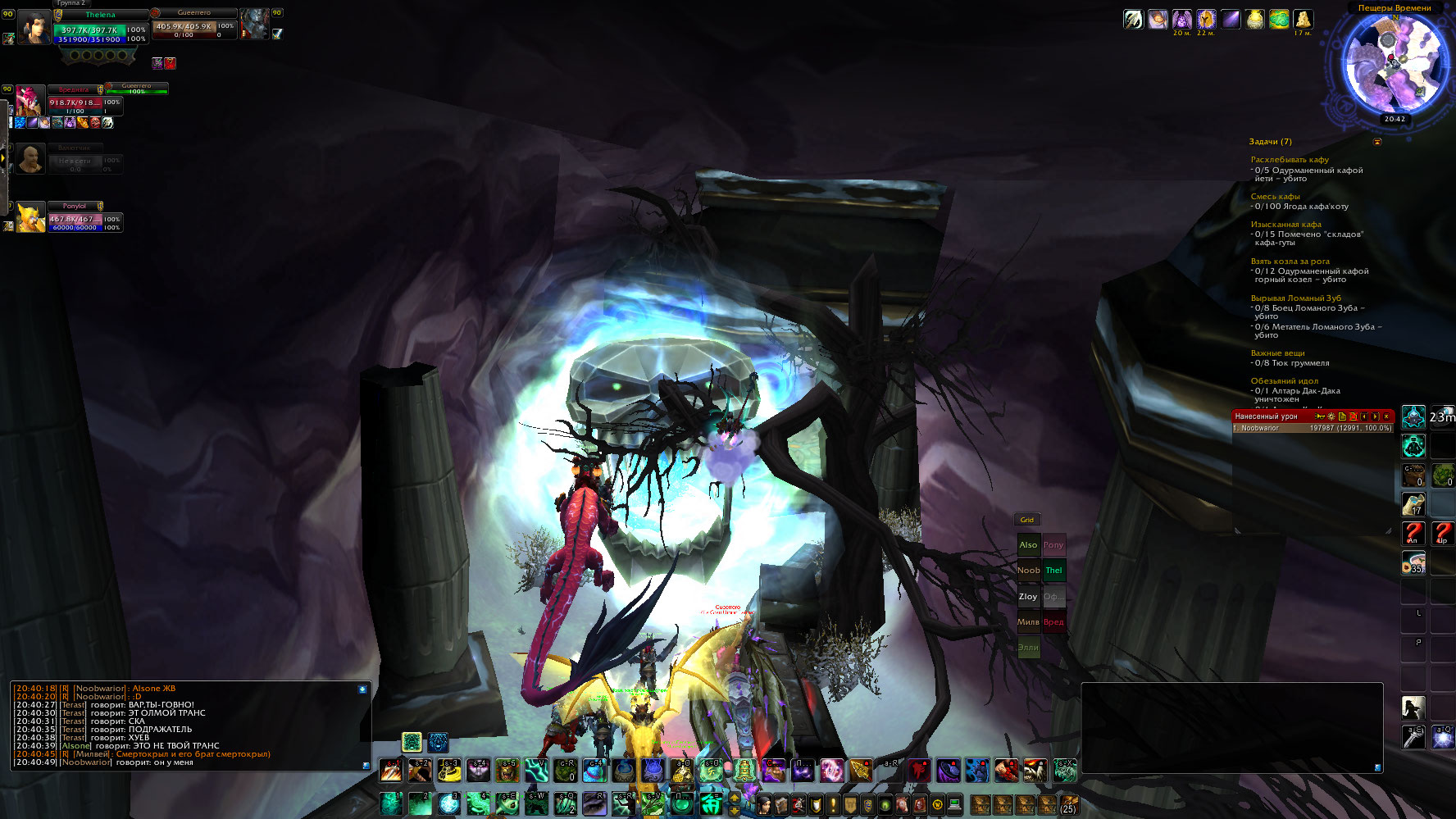Open the character info micro button
Screen dimensions: 1456x819
point(764,804)
